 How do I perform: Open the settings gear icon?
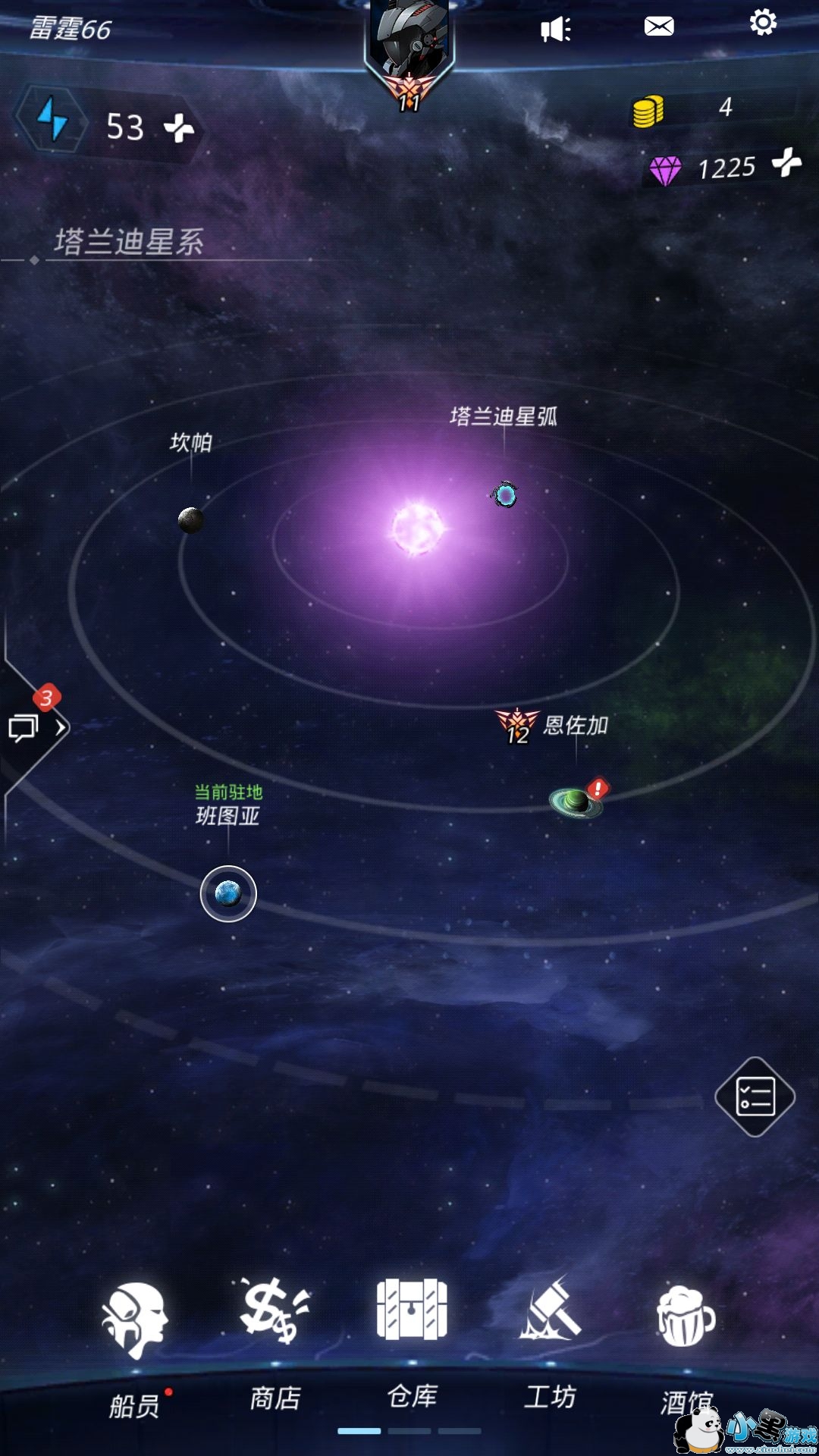tap(763, 24)
